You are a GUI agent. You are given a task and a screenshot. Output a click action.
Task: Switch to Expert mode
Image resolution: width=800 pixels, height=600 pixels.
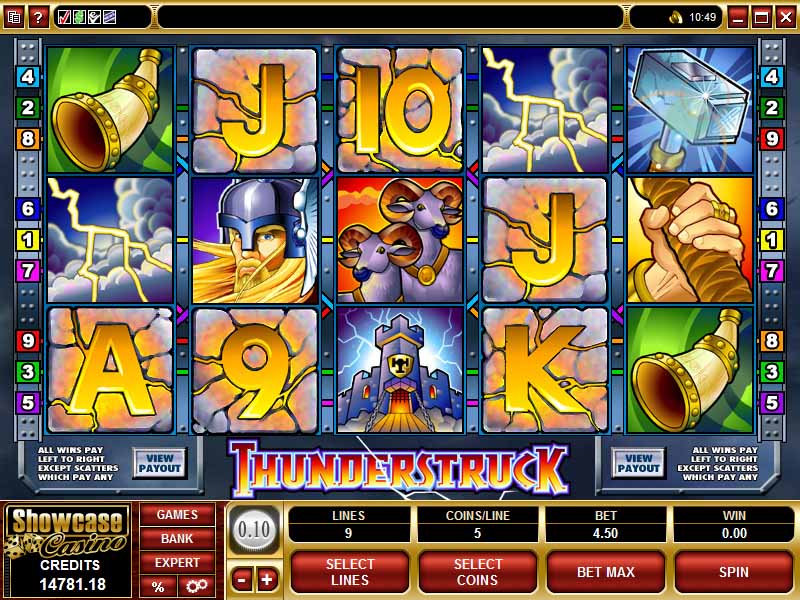[x=177, y=563]
